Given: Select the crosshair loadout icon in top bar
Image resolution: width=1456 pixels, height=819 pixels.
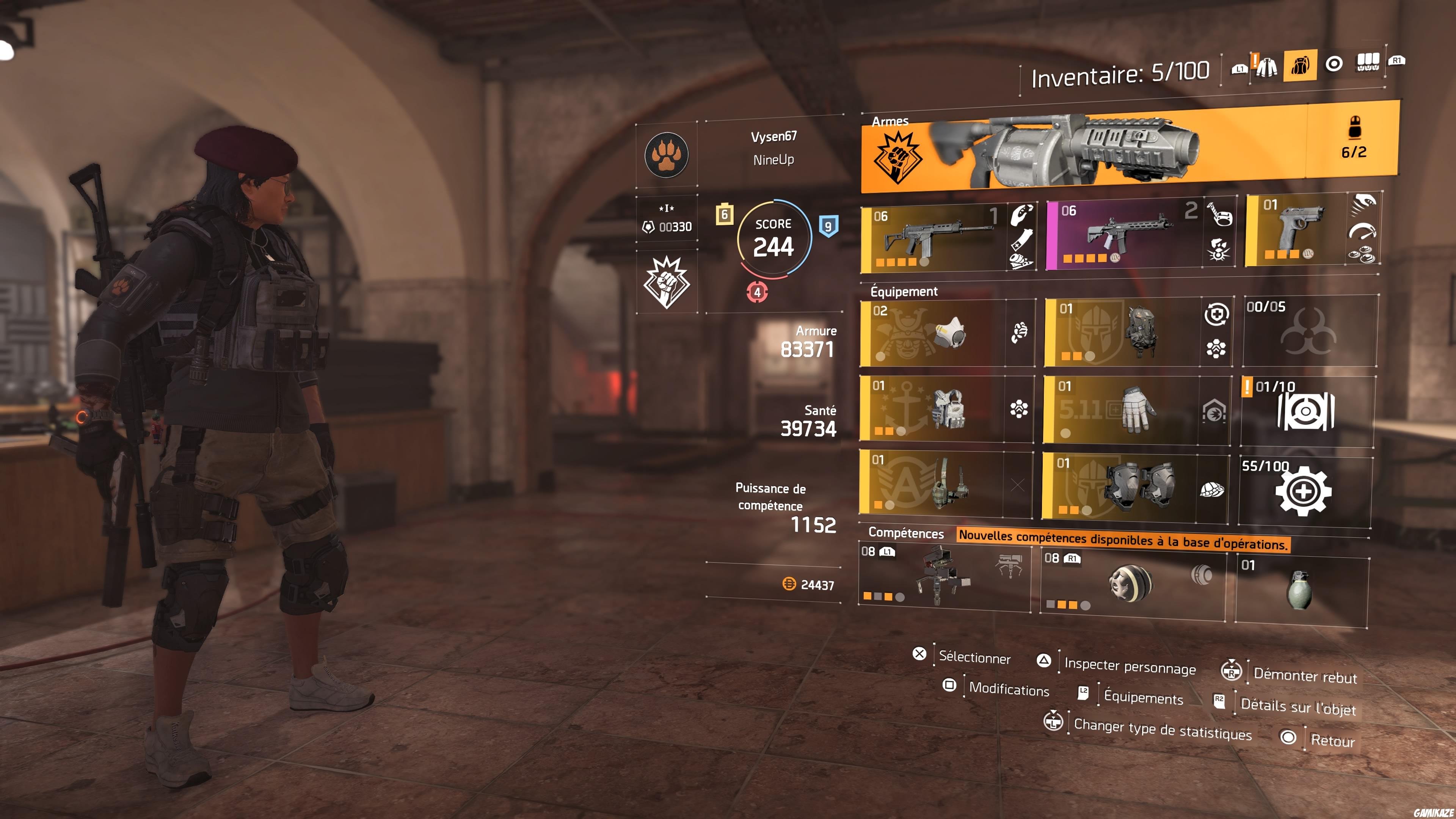Looking at the screenshot, I should (x=1334, y=65).
